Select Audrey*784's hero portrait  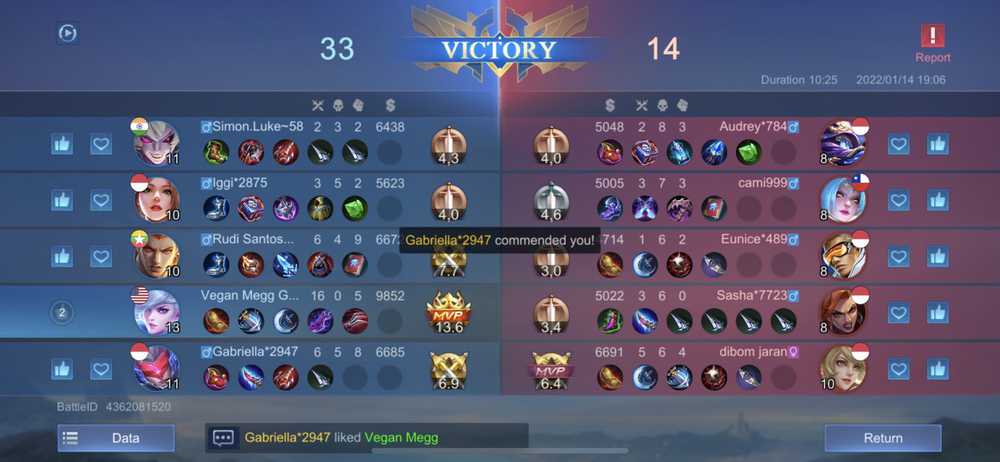pyautogui.click(x=842, y=143)
